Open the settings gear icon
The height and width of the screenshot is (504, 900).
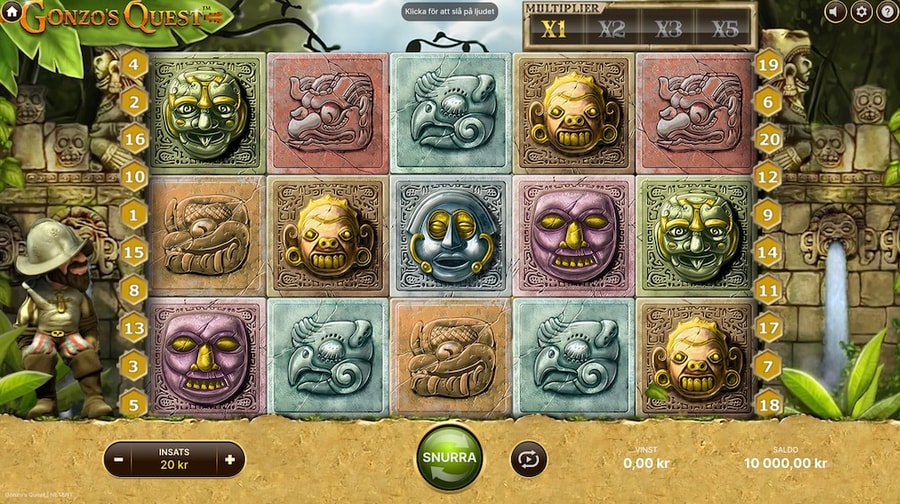click(x=861, y=12)
